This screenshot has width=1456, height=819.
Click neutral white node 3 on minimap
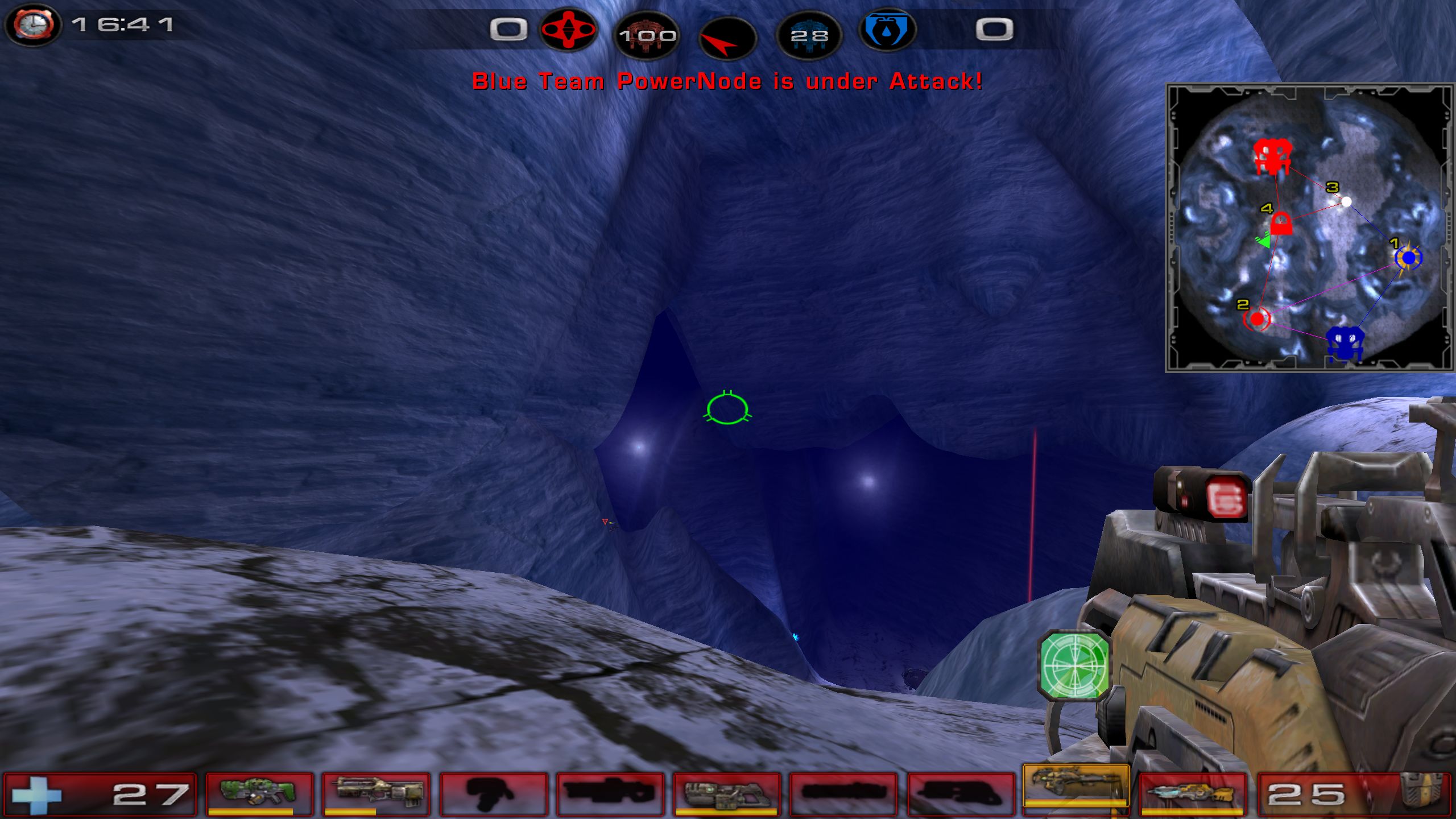tap(1346, 201)
